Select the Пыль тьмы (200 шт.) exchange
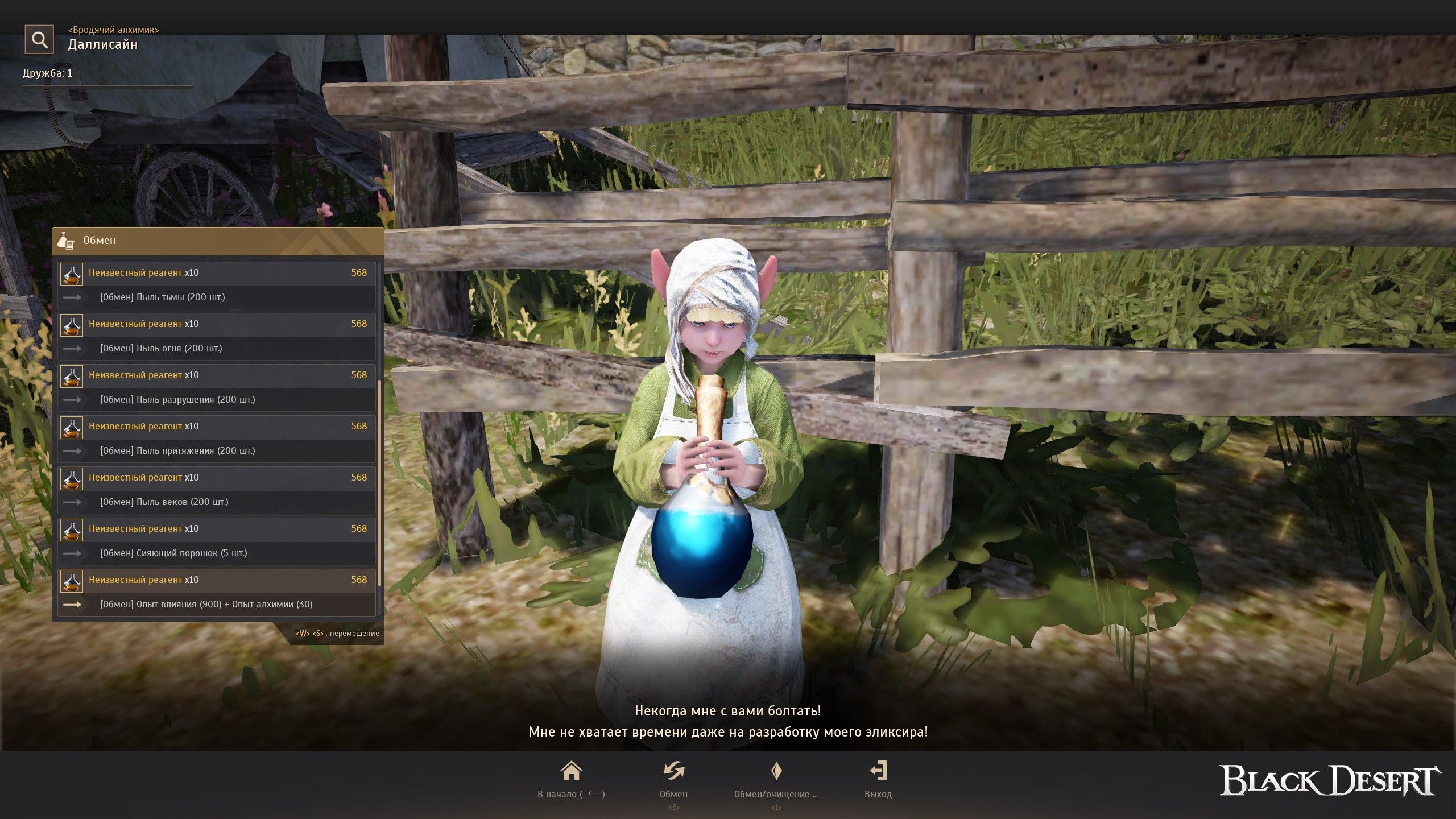Viewport: 1456px width, 819px height. [217, 285]
